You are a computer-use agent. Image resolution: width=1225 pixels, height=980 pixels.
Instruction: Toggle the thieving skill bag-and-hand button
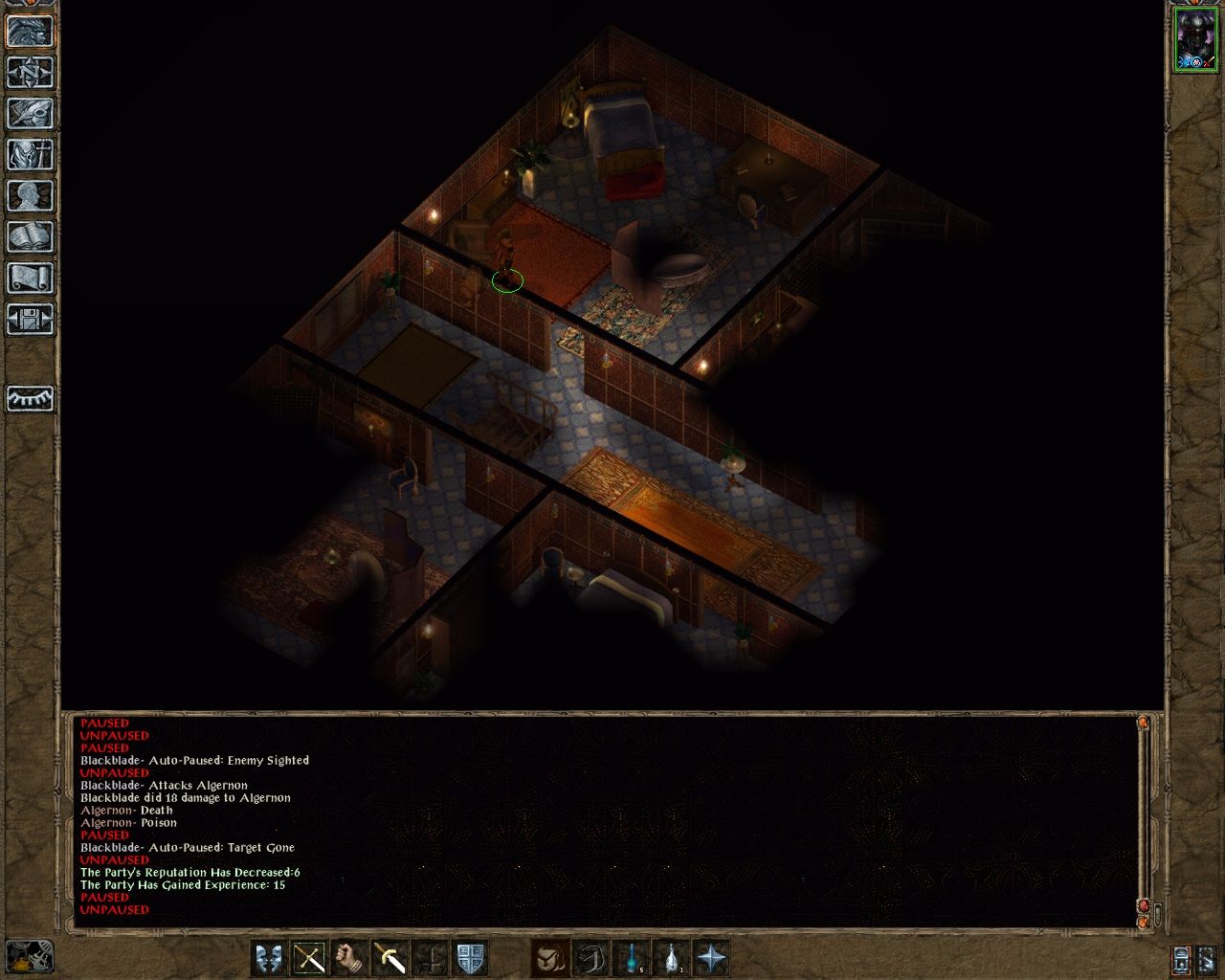(551, 958)
